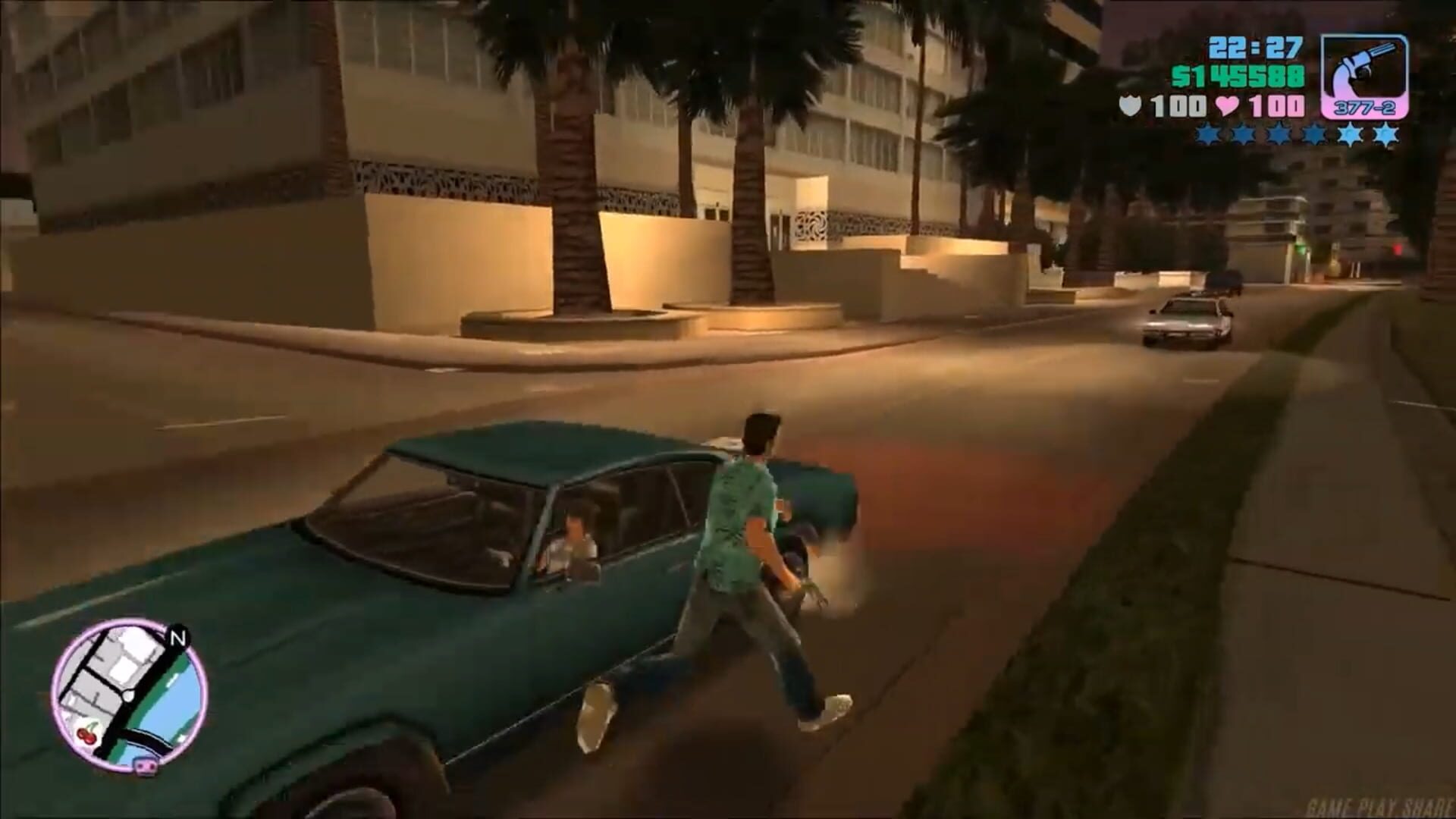Click the third wanted level star
The width and height of the screenshot is (1456, 819).
click(x=1276, y=134)
